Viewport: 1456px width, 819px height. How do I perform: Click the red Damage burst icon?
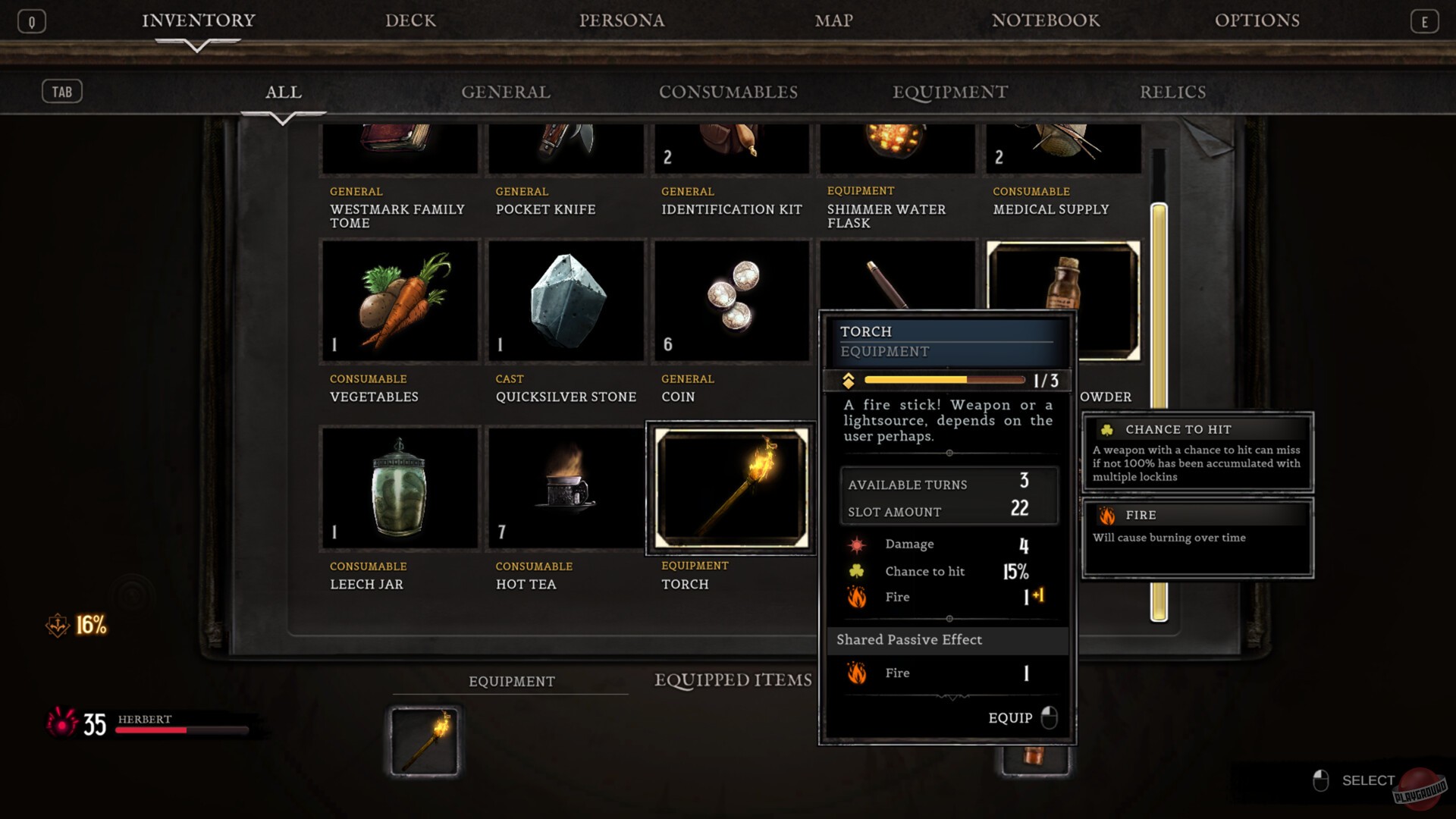[x=857, y=544]
